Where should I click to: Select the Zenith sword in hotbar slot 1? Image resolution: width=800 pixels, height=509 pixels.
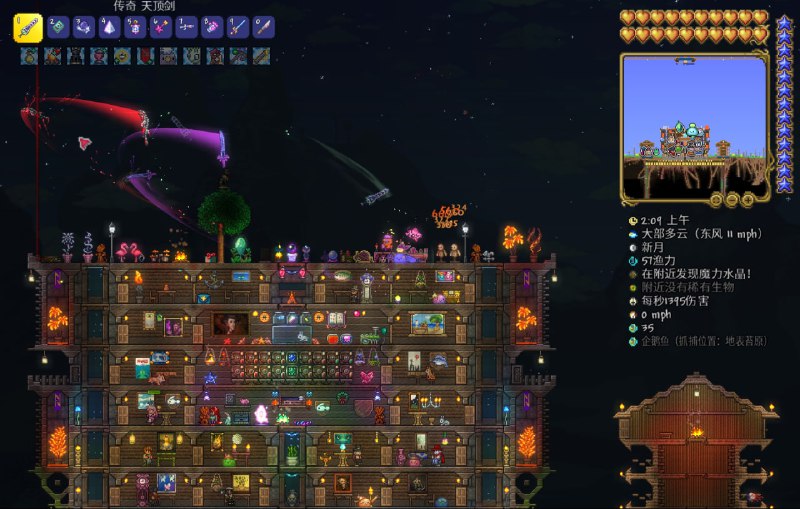coord(27,28)
